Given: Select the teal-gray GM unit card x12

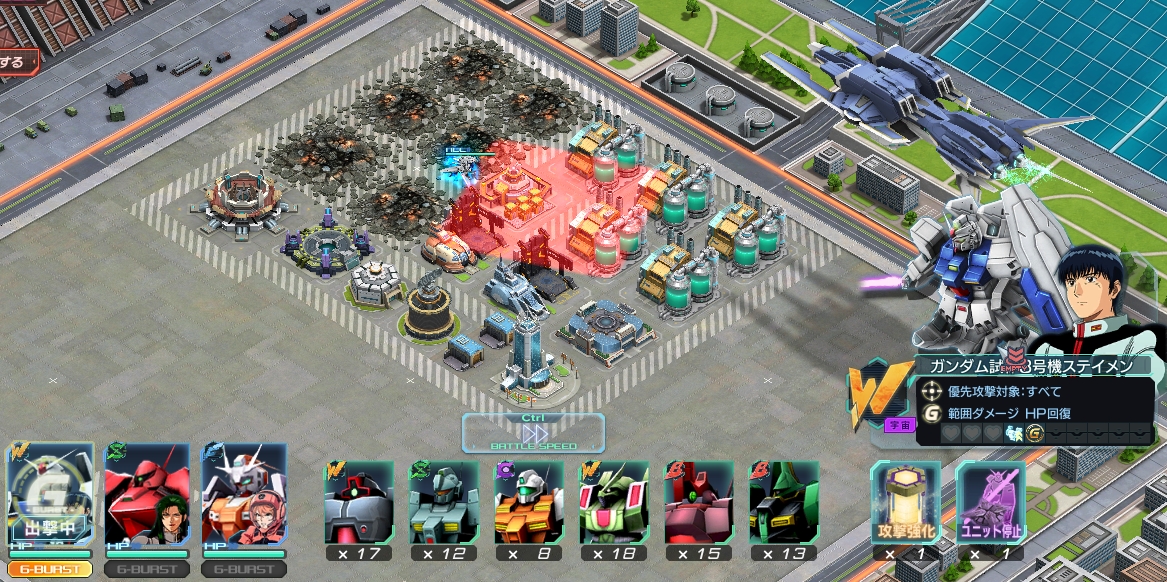Looking at the screenshot, I should pos(443,502).
